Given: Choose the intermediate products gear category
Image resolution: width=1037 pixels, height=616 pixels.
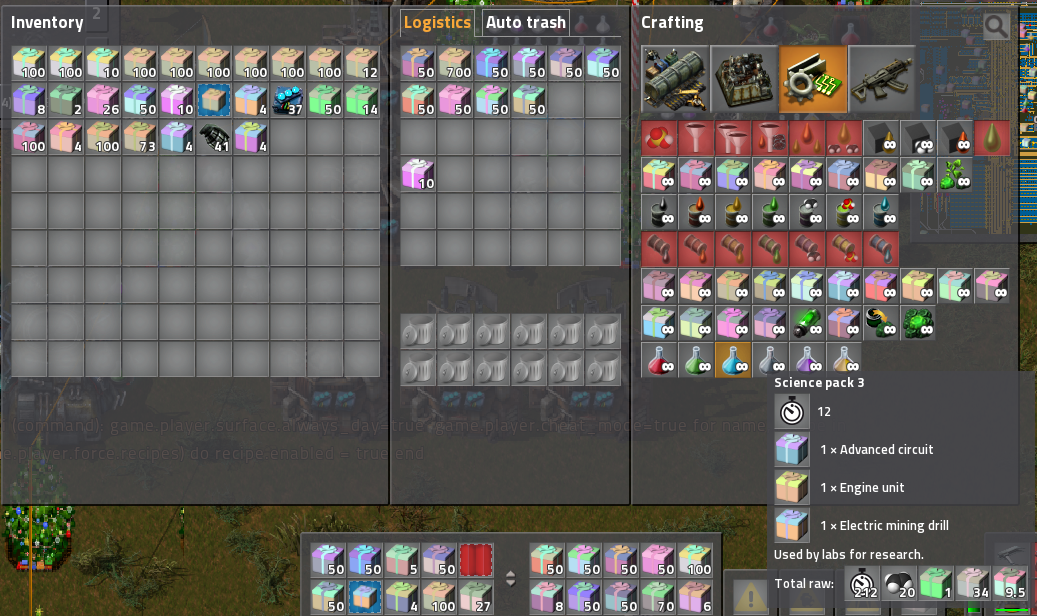Looking at the screenshot, I should (813, 79).
